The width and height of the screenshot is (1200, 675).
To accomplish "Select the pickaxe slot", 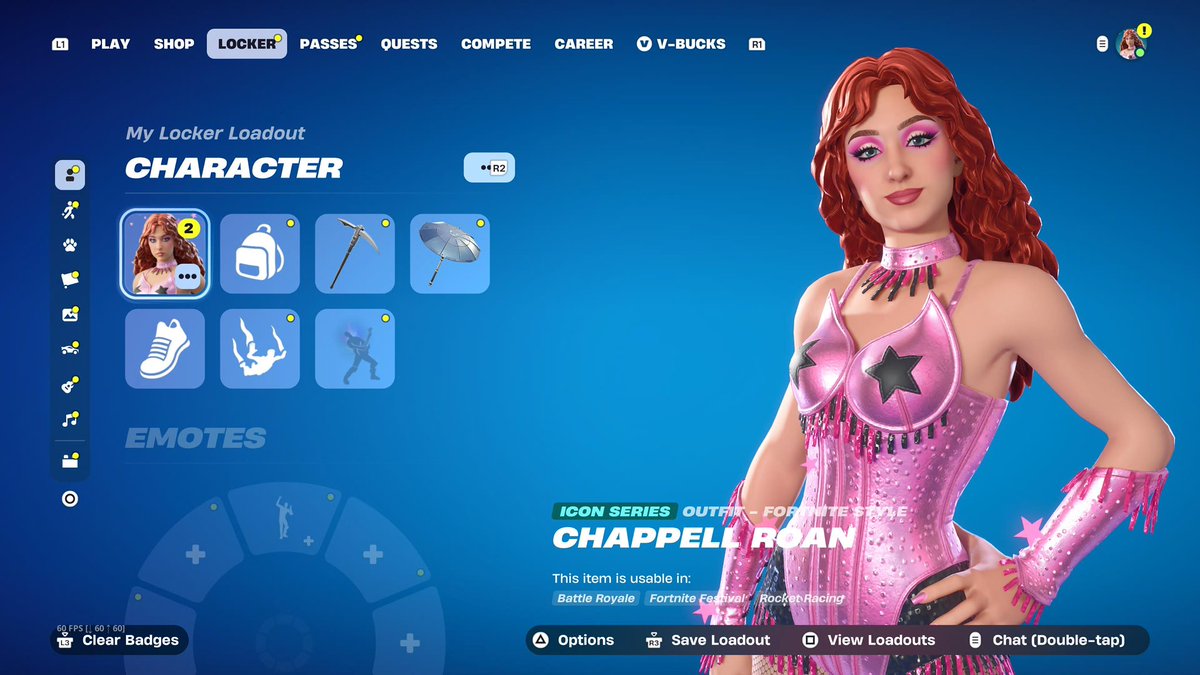I will 355,254.
